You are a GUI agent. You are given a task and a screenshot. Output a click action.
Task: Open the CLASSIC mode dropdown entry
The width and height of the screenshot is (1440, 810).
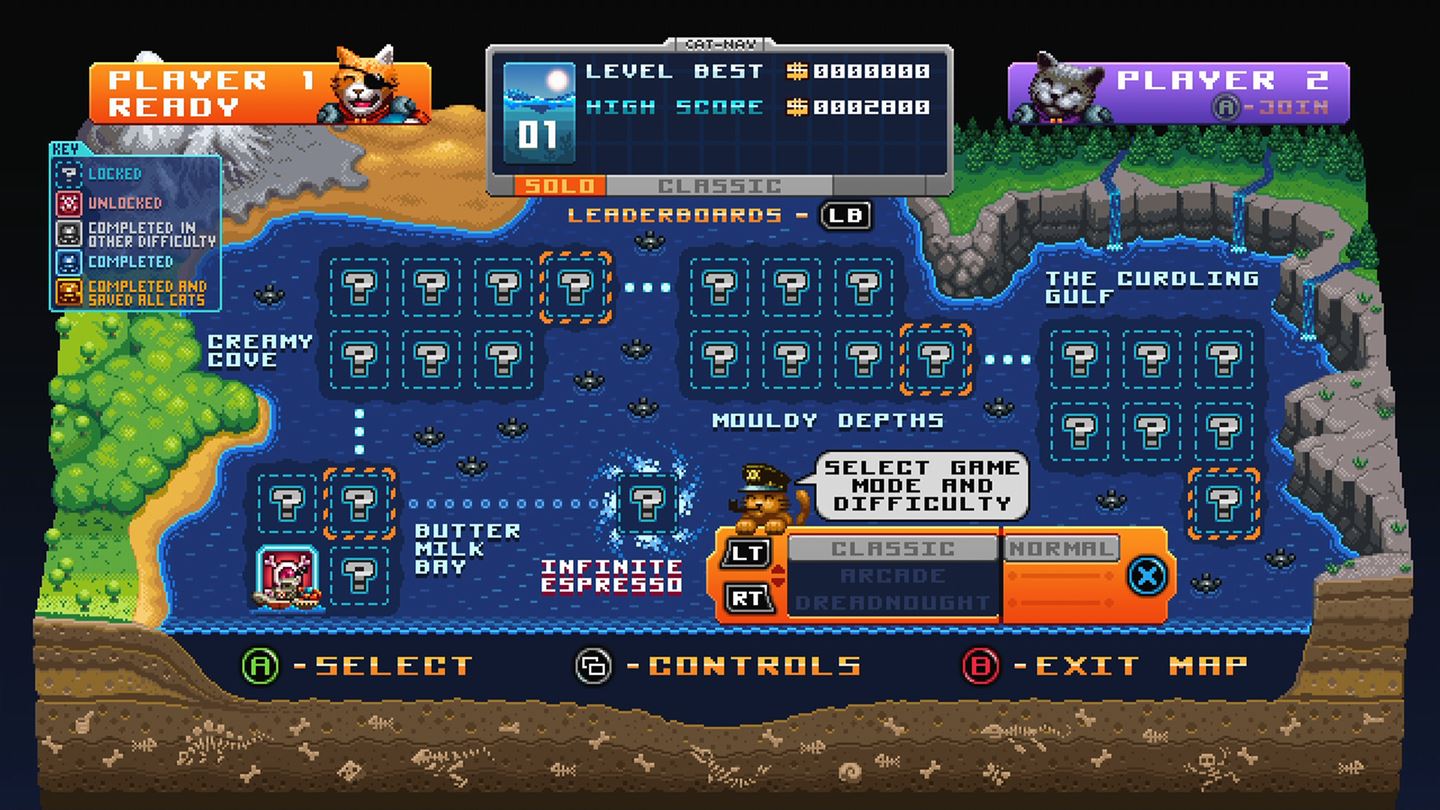point(893,548)
